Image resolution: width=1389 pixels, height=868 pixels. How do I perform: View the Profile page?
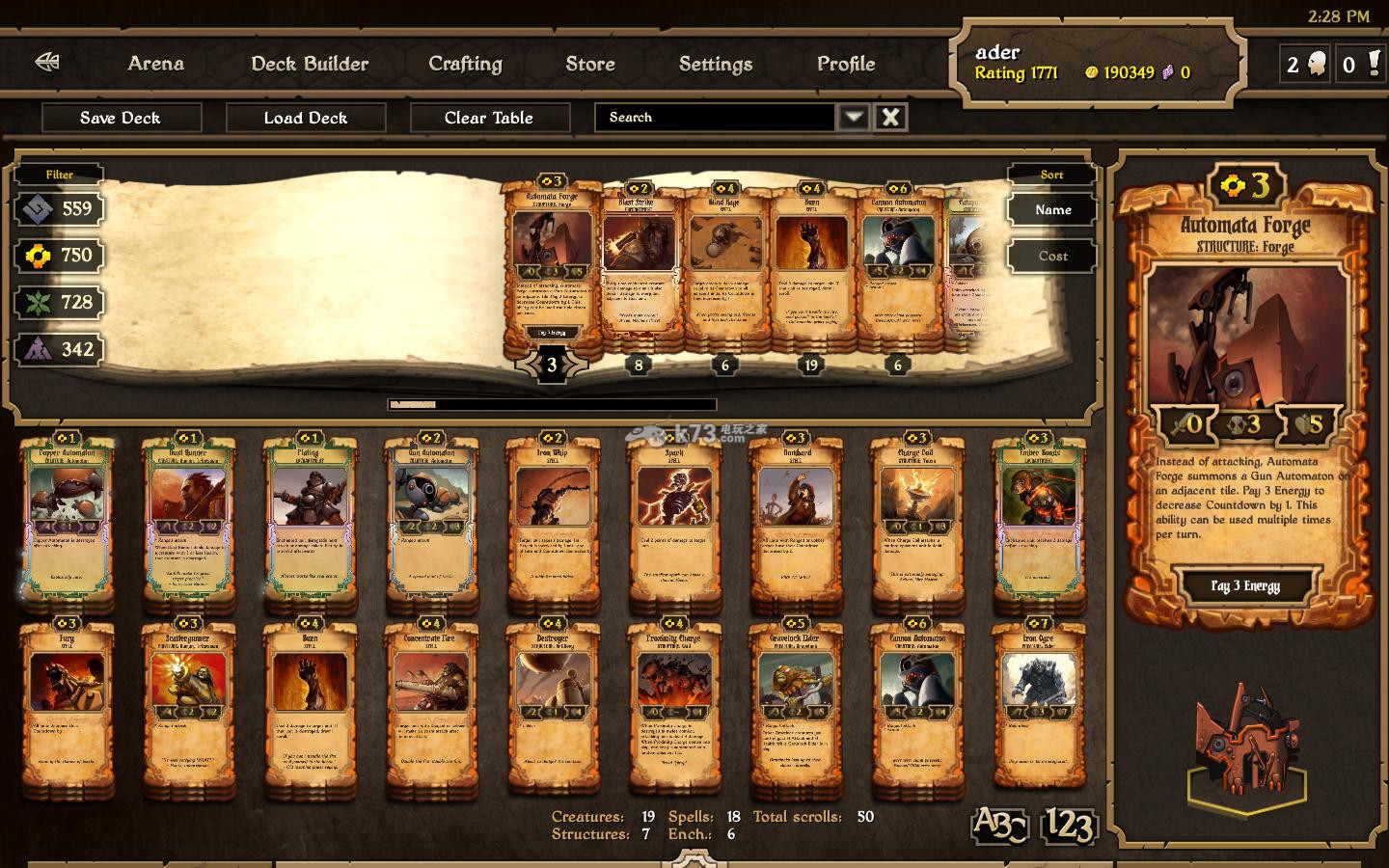[x=845, y=64]
